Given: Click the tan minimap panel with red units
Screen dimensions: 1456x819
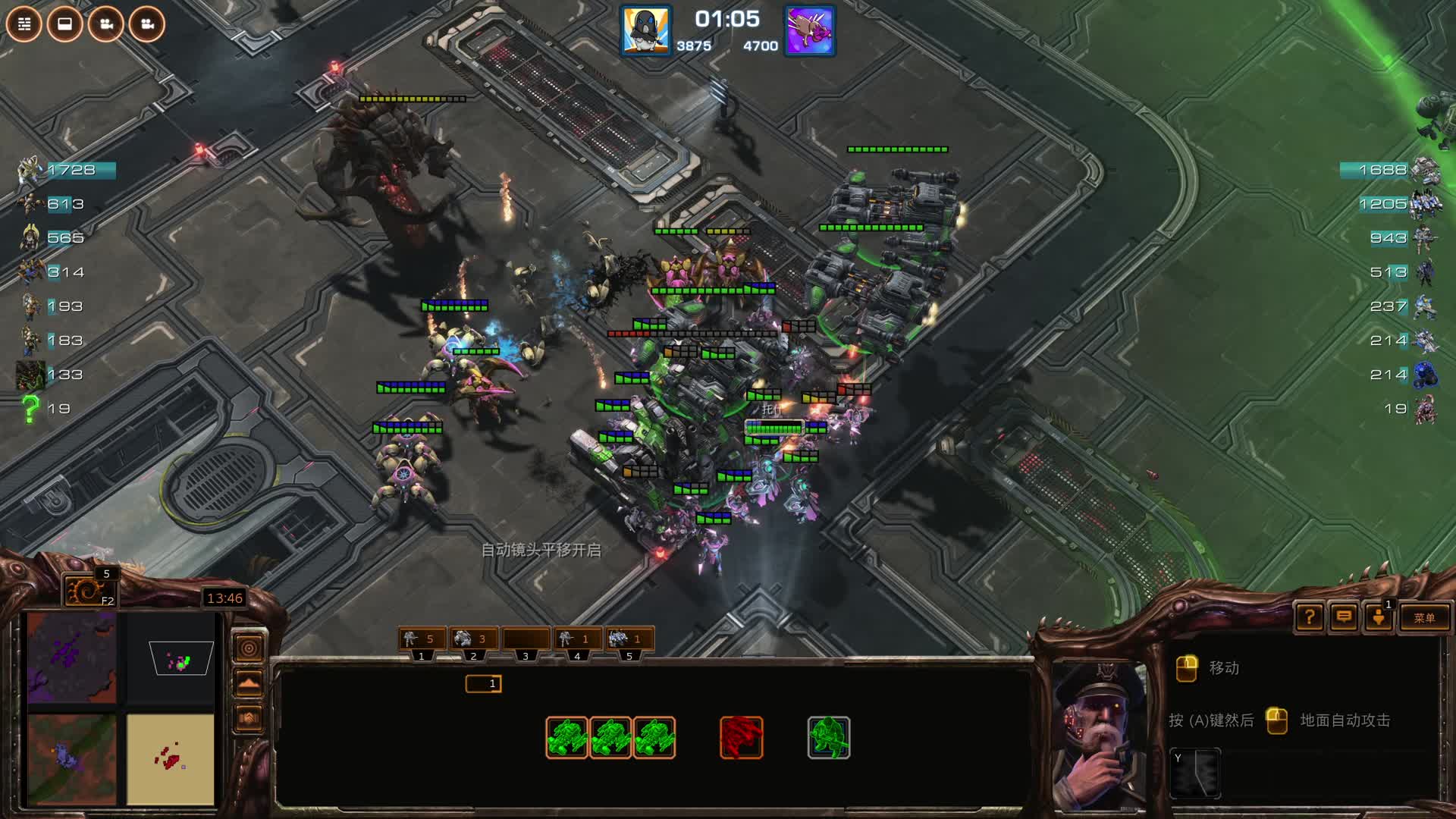Looking at the screenshot, I should [x=171, y=758].
